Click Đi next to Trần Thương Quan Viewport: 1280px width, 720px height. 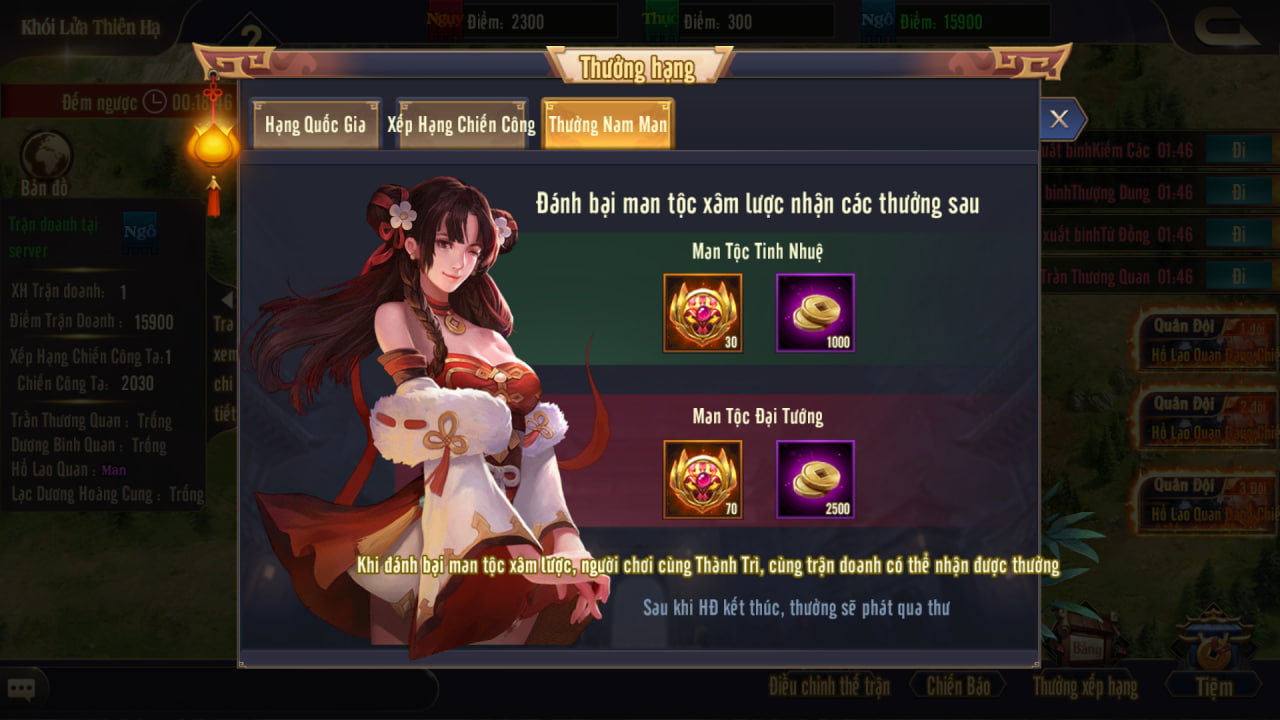click(x=1238, y=277)
